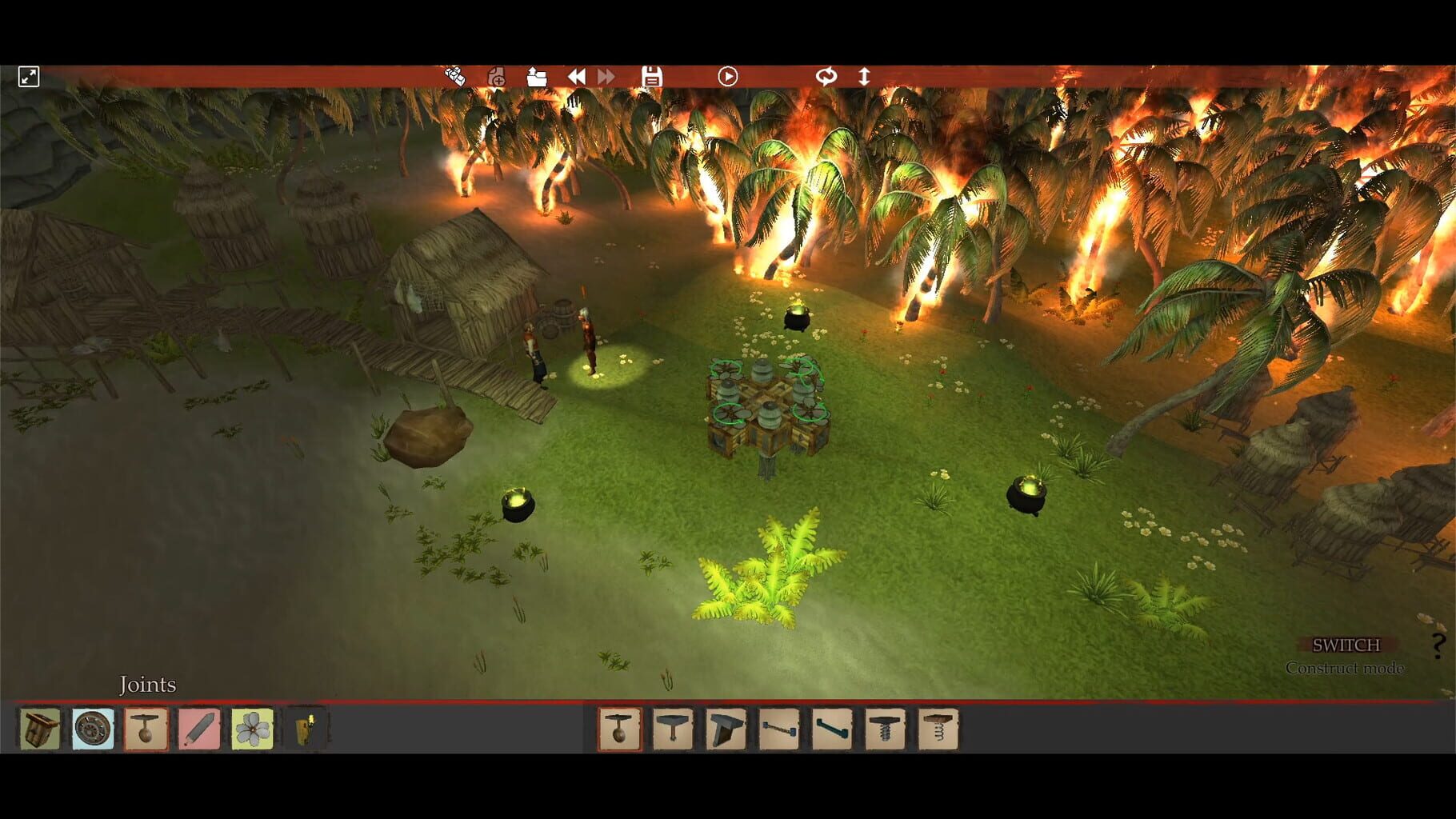This screenshot has height=819, width=1456.
Task: Toggle the vertical flip tool
Action: pos(864,76)
